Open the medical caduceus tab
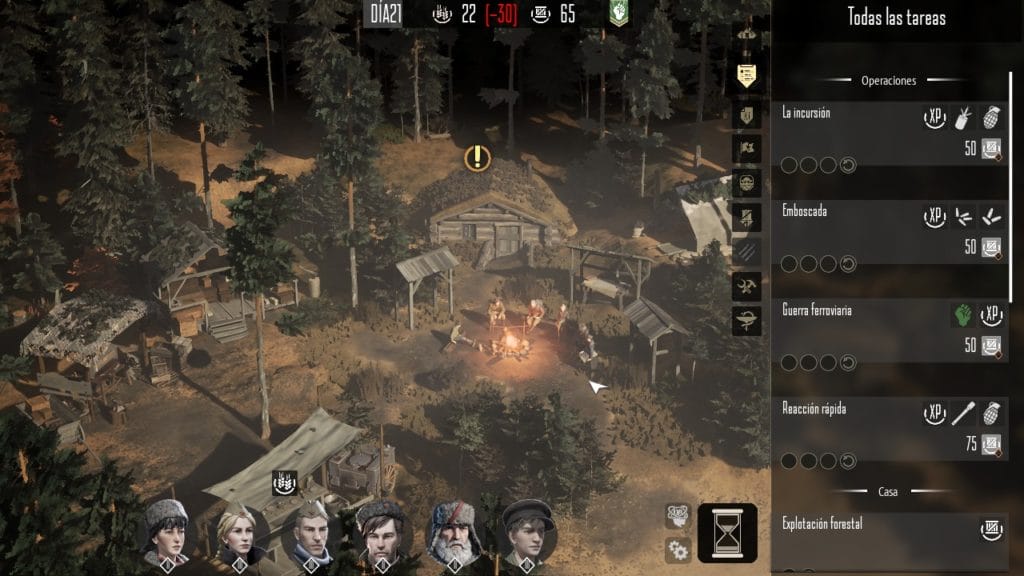The width and height of the screenshot is (1024, 576). 746,322
